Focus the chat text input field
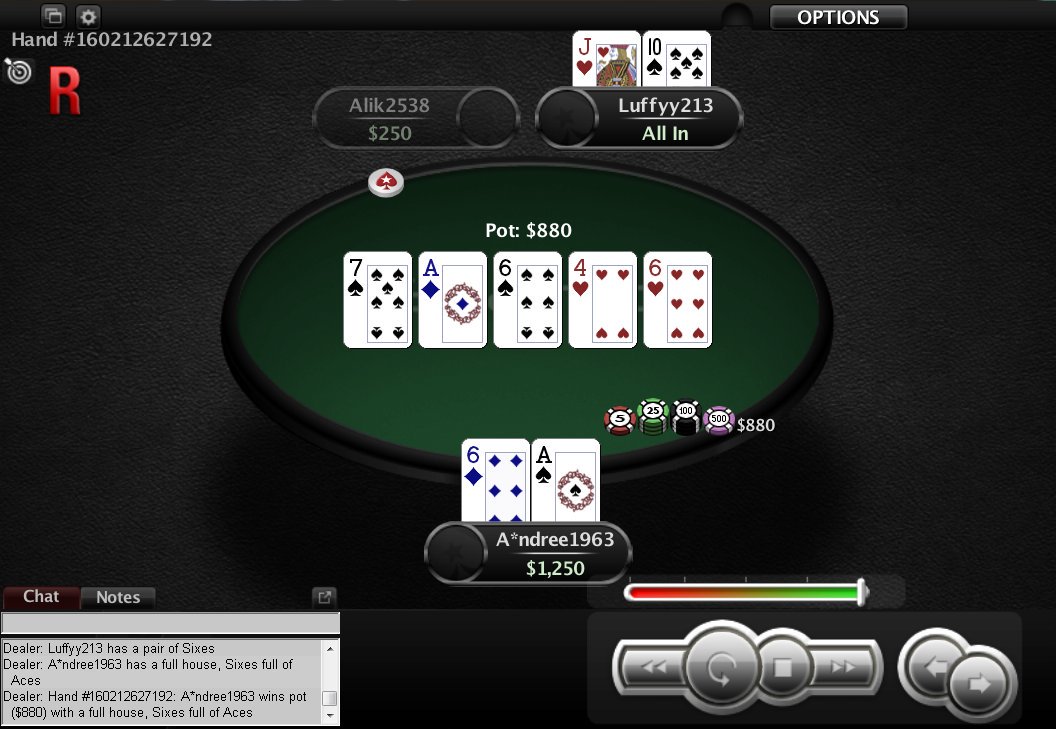1056x729 pixels. point(170,624)
